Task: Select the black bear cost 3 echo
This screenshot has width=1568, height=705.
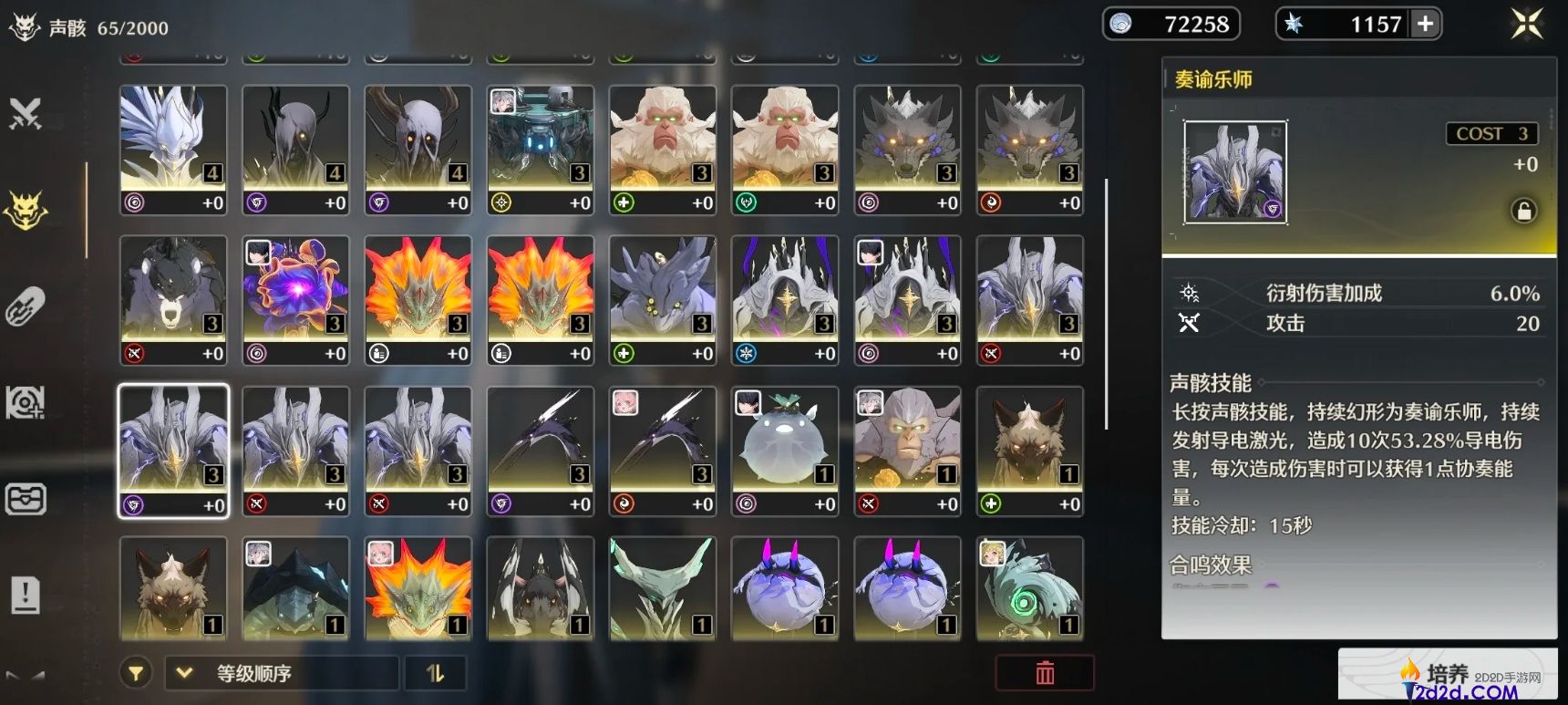Action: [x=173, y=300]
